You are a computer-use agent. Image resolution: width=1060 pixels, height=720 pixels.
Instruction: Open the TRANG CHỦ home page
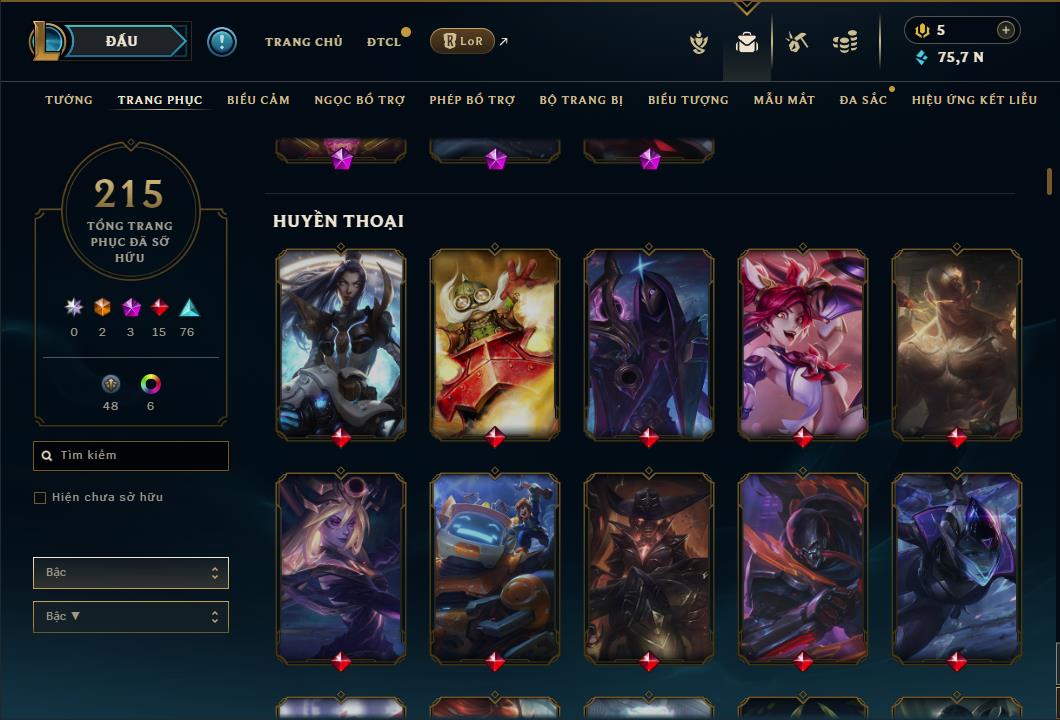tap(303, 42)
